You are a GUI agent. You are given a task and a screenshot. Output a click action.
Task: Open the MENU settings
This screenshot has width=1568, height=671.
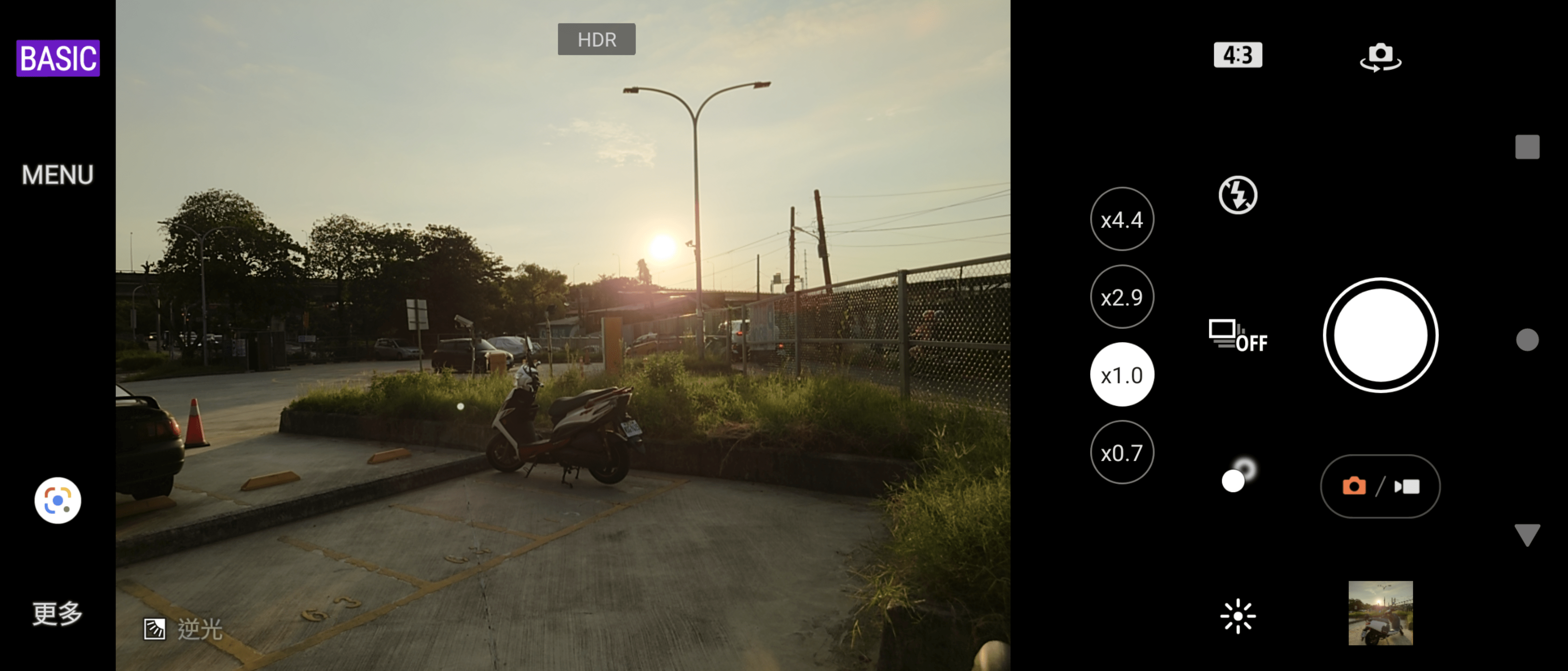tap(58, 175)
